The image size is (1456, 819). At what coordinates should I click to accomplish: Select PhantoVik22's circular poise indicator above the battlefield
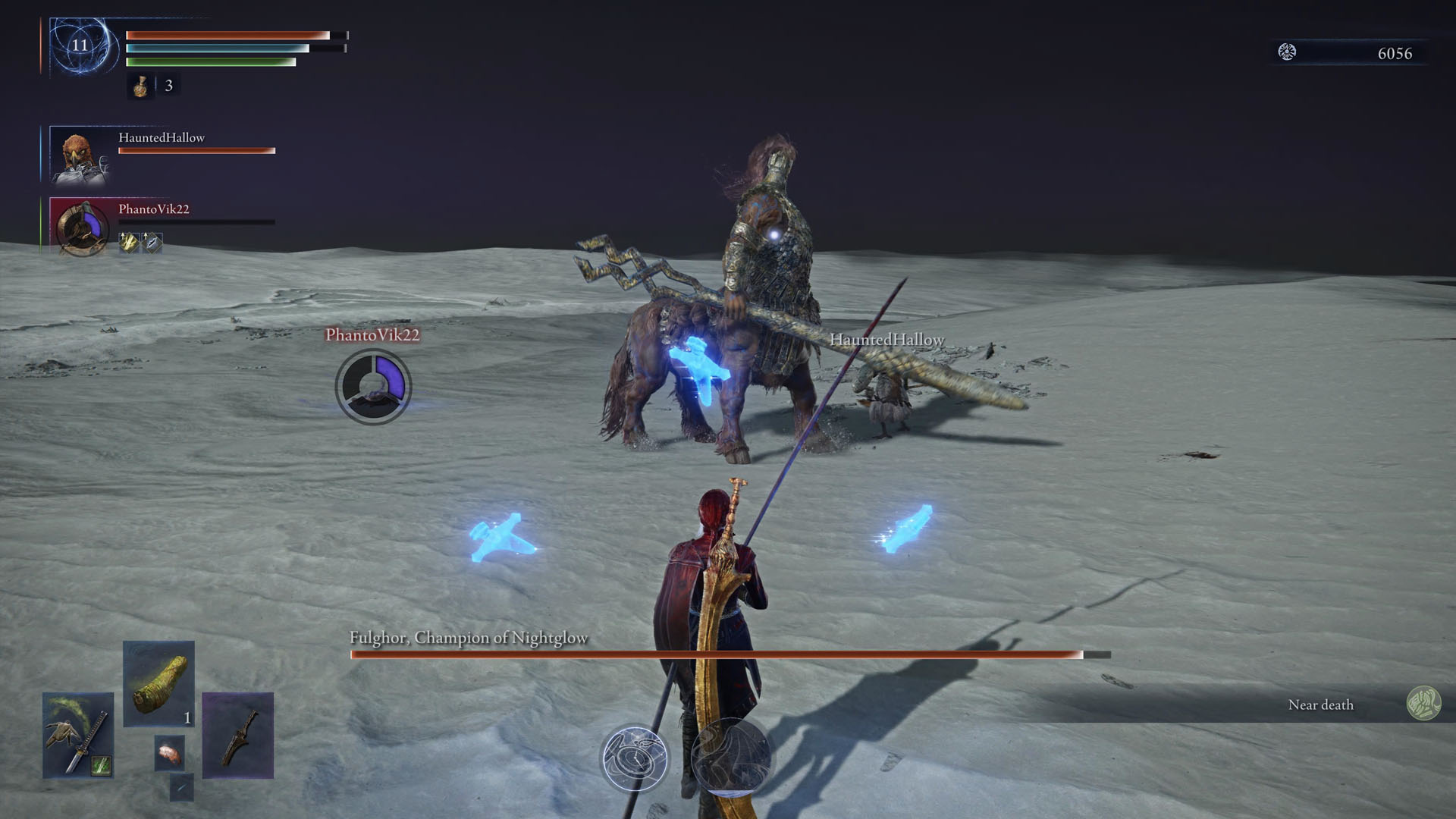click(x=372, y=387)
